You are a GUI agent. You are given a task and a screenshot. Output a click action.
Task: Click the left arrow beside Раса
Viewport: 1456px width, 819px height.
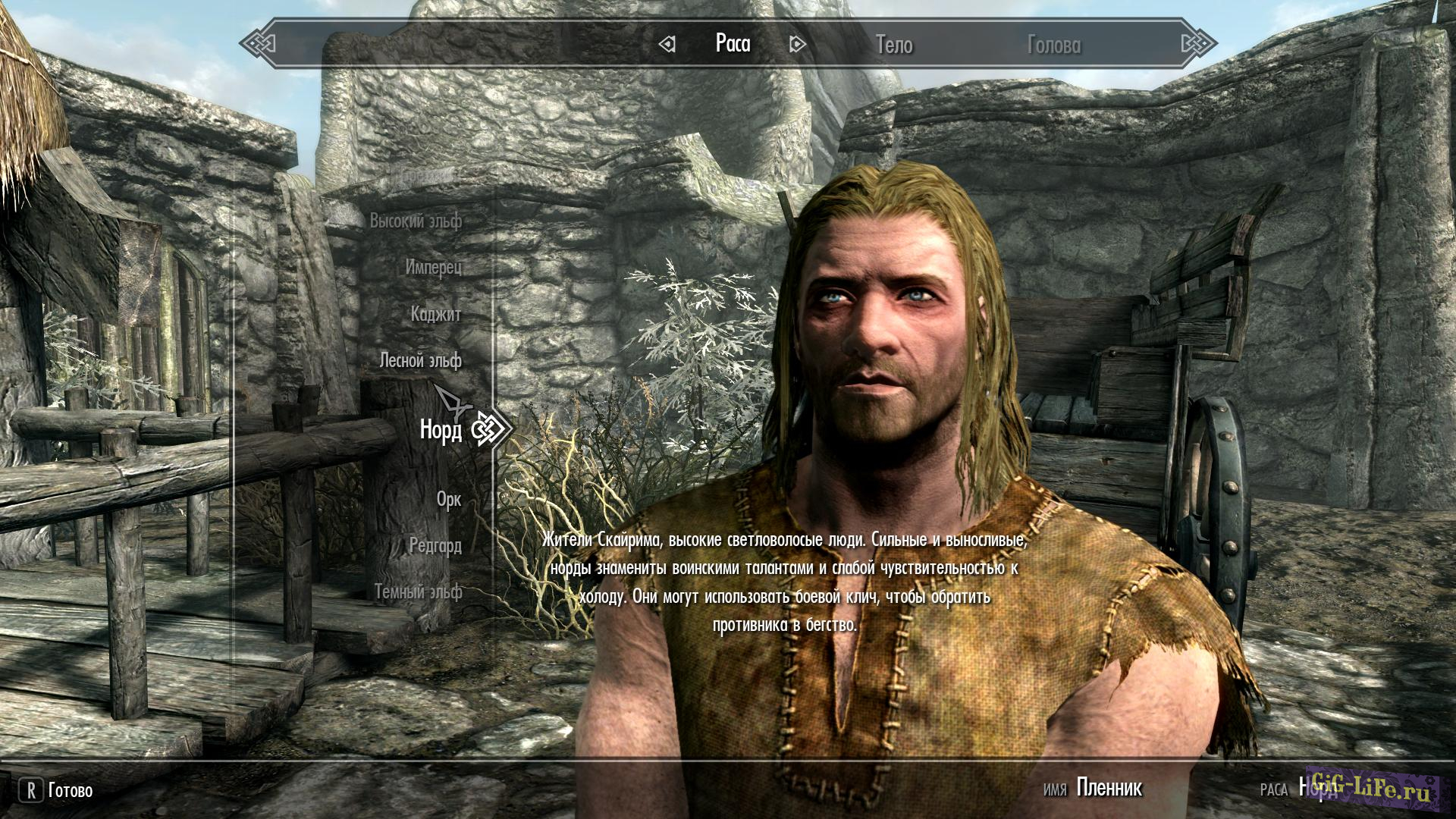pos(667,45)
